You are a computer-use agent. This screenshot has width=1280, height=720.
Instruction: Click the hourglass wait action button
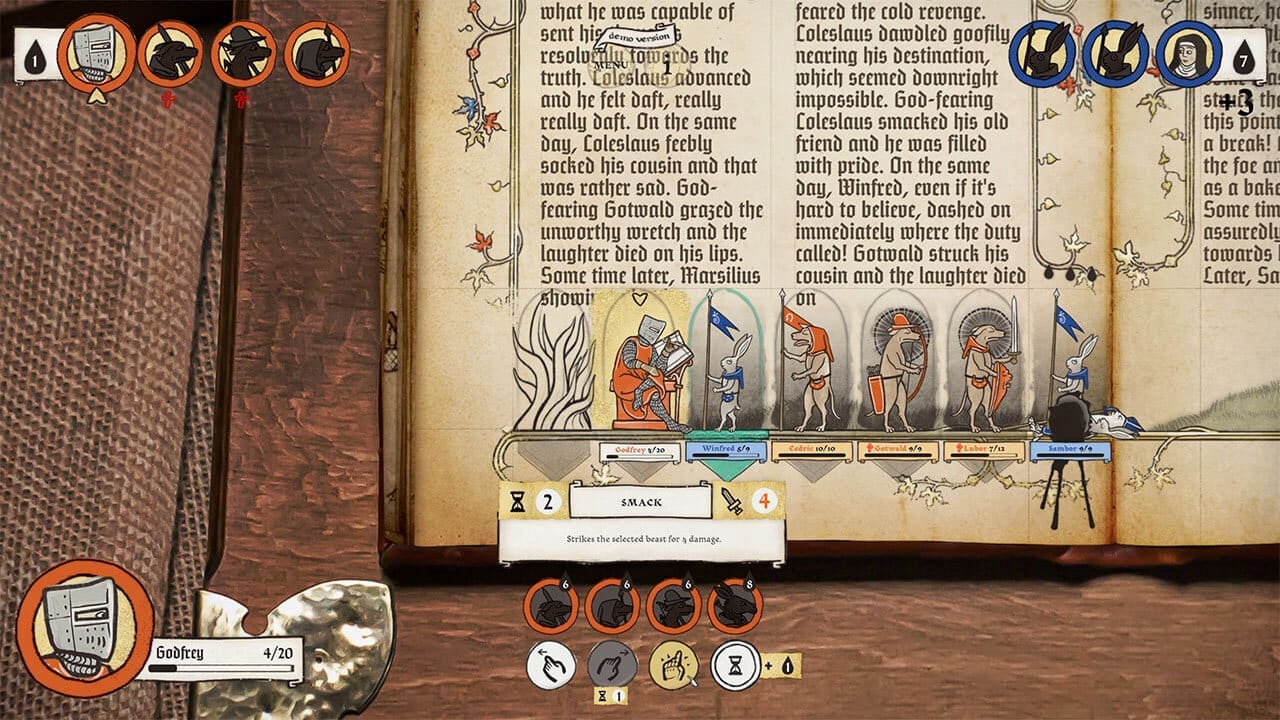tap(735, 665)
